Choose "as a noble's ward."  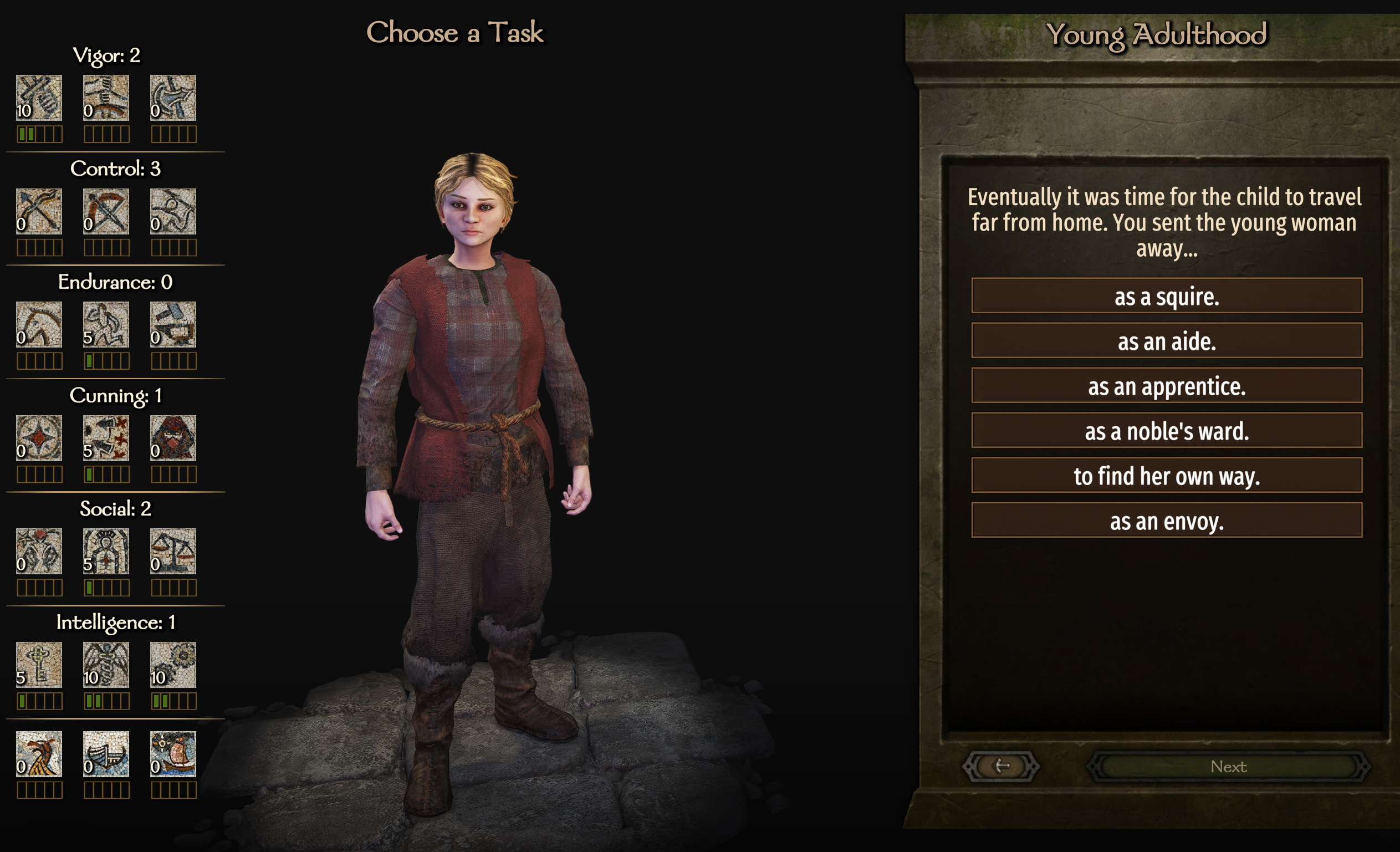pos(1166,430)
